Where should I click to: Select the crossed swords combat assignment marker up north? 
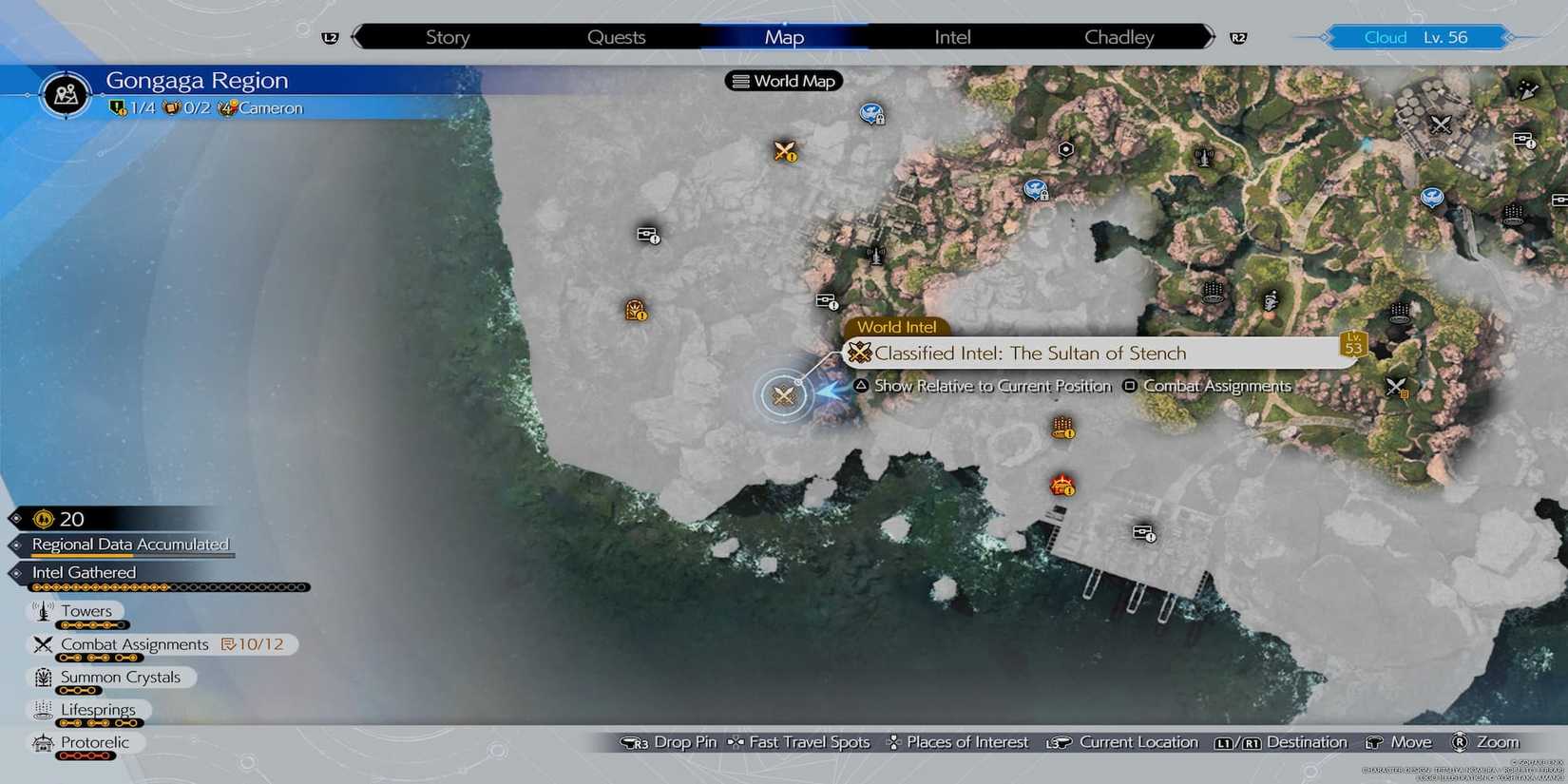click(x=781, y=151)
